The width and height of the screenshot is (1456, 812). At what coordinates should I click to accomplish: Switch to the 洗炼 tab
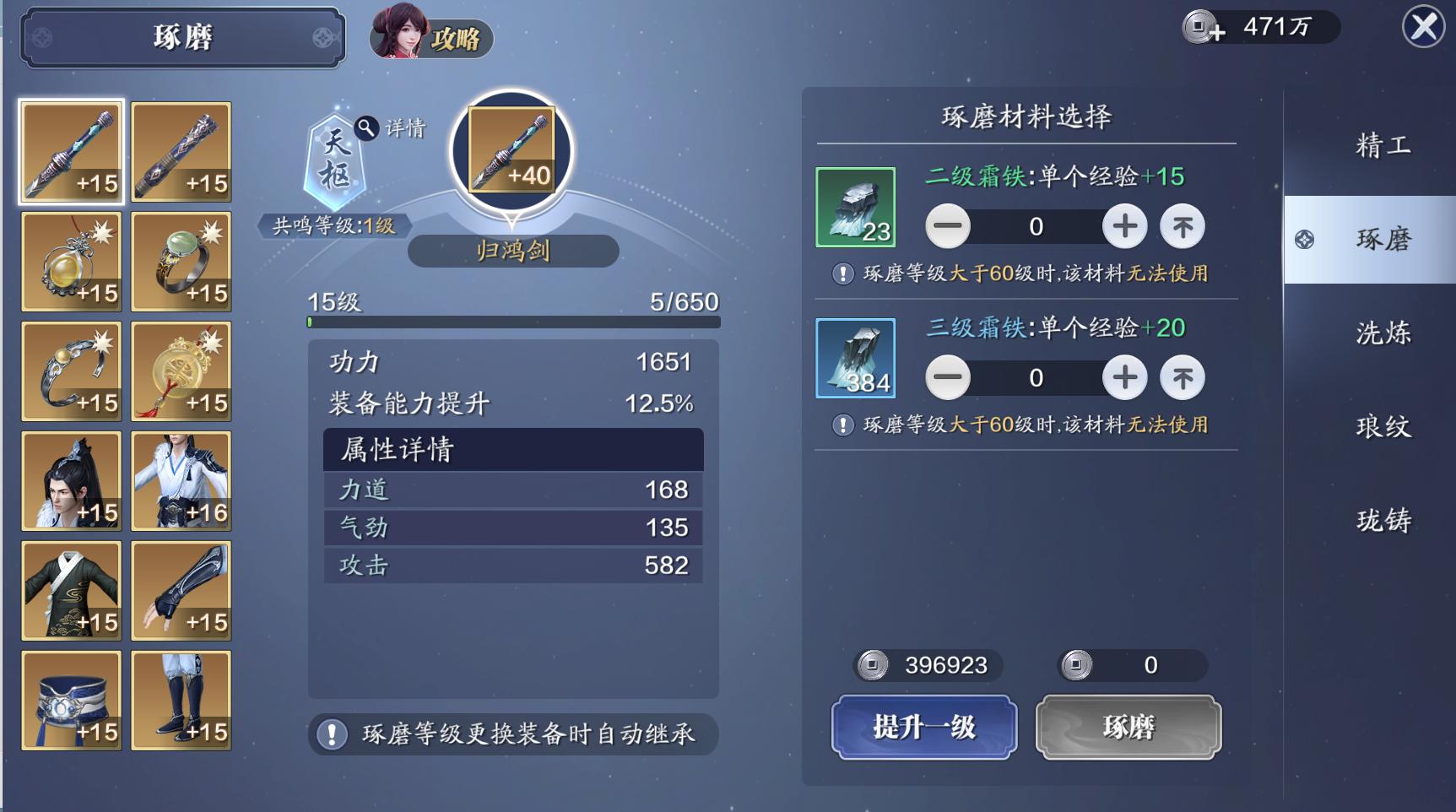[x=1386, y=333]
